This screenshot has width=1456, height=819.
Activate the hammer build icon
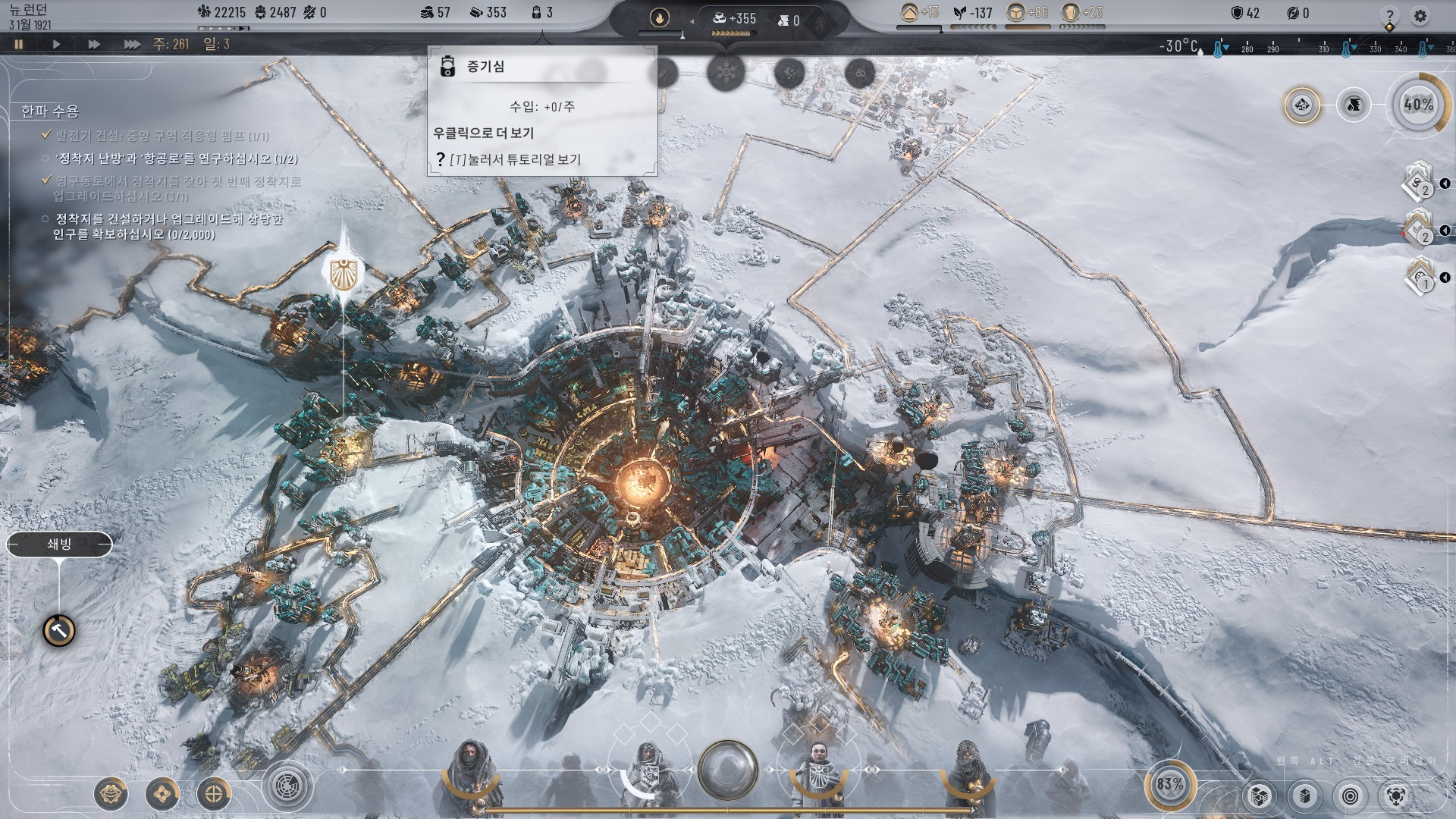[x=58, y=630]
